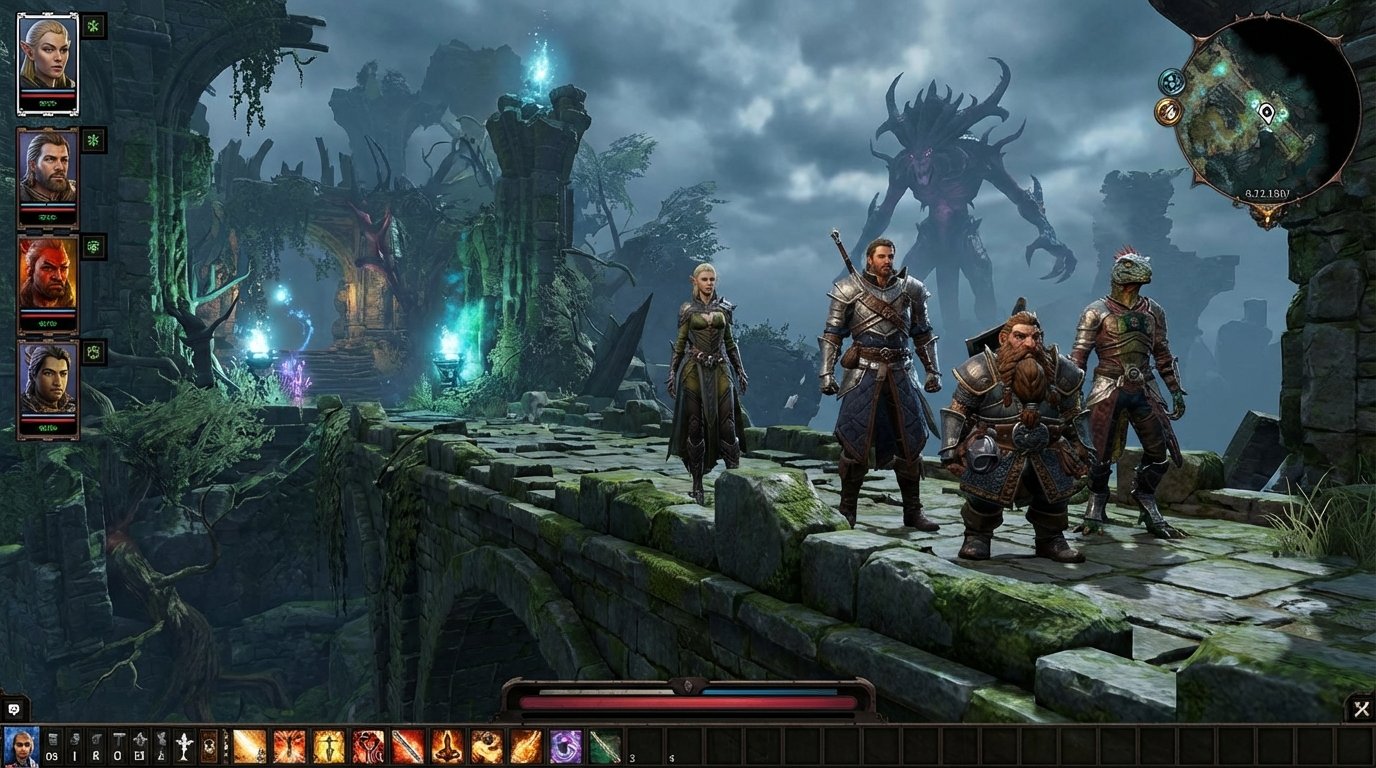
Task: Toggle the status marker next to the red-haired dwarf portrait
Action: [93, 247]
